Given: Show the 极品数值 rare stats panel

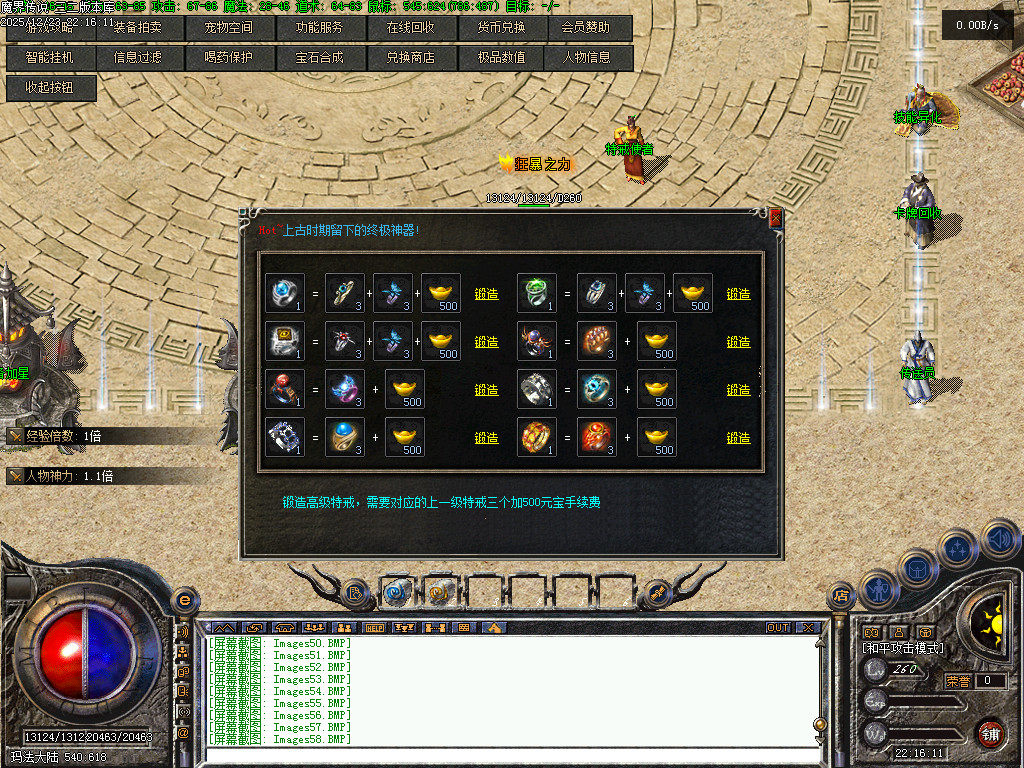Looking at the screenshot, I should click(500, 58).
